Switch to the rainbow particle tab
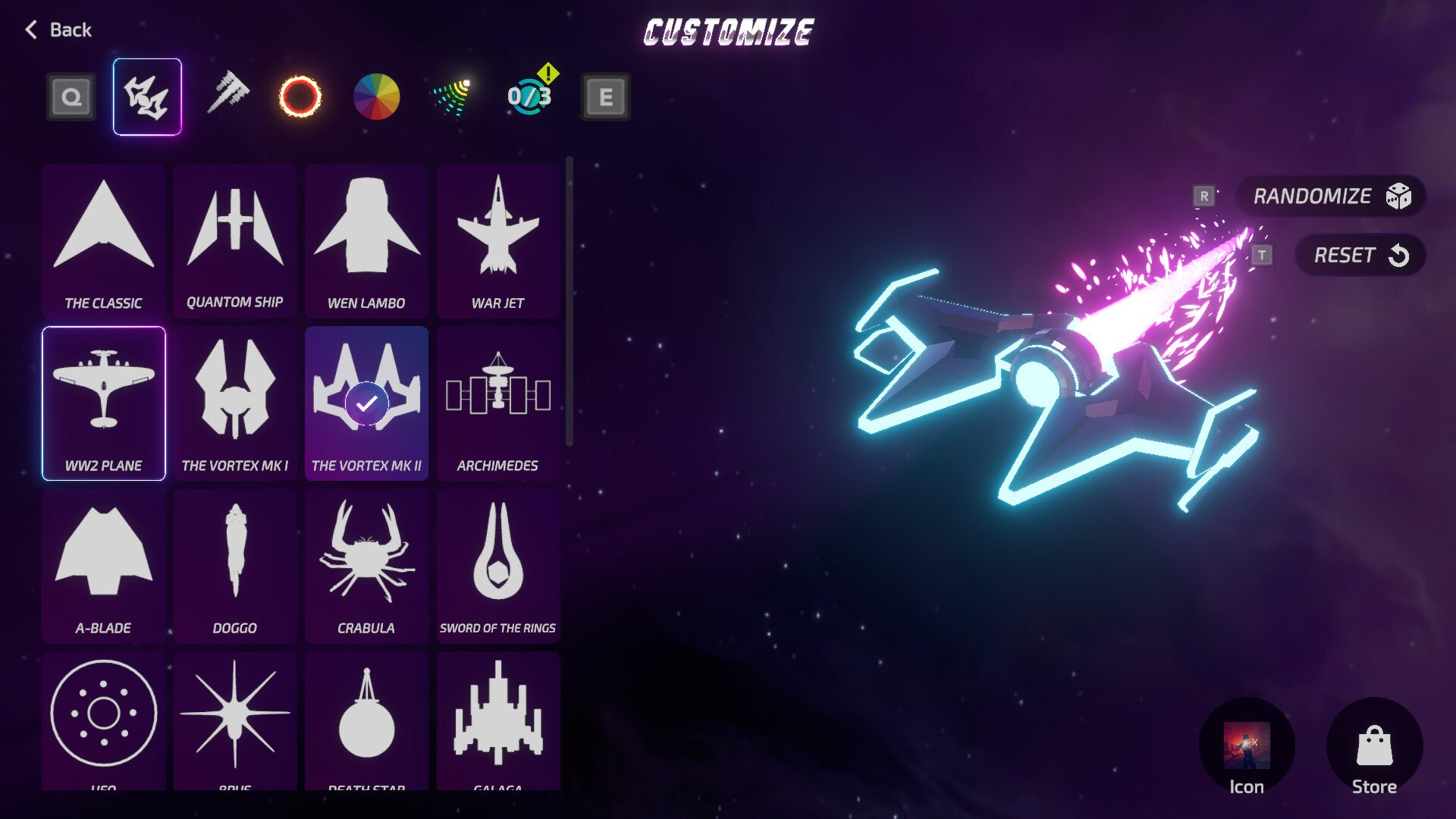The image size is (1456, 819). [452, 97]
